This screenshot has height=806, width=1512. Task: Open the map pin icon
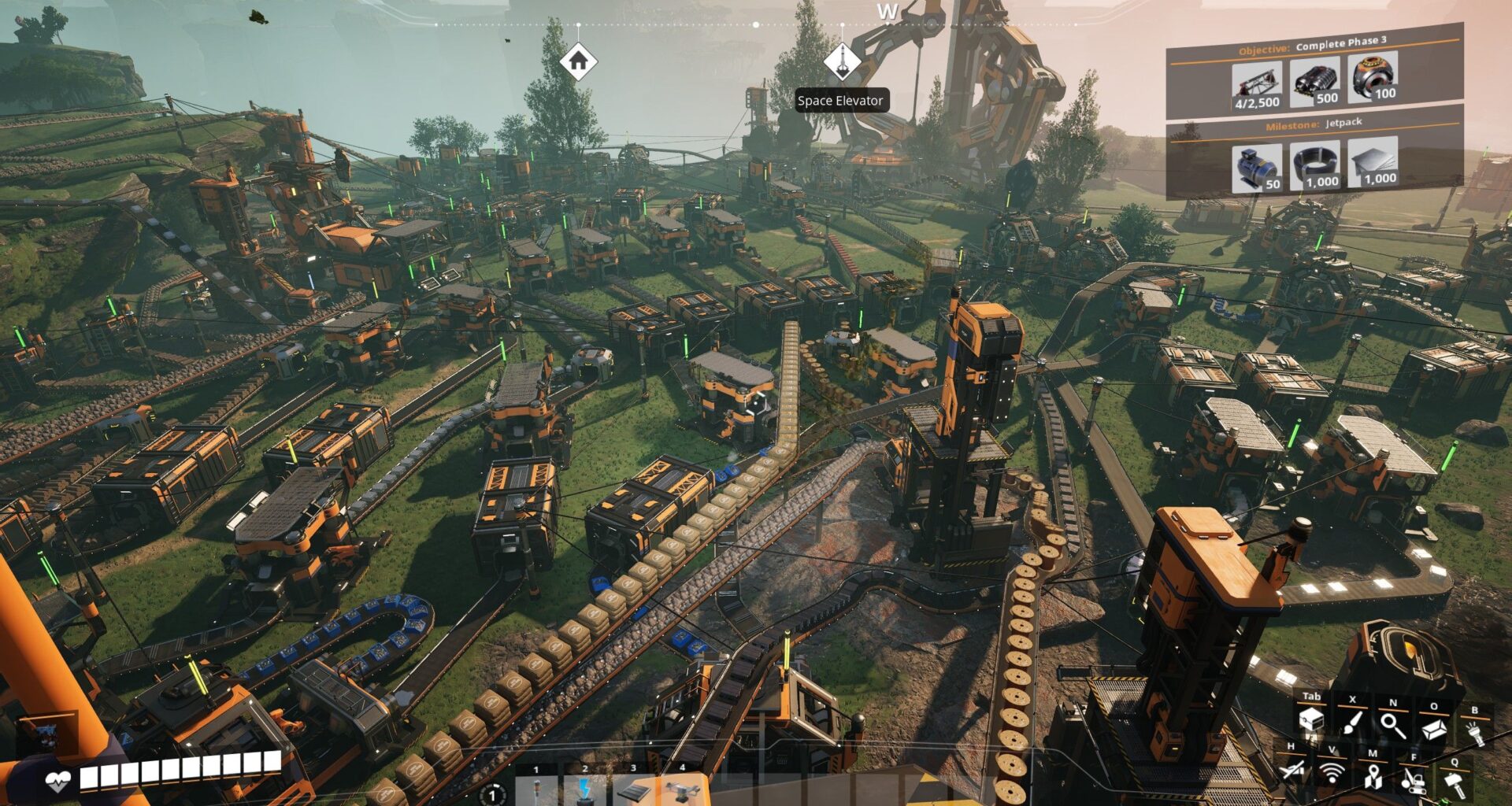1373,778
